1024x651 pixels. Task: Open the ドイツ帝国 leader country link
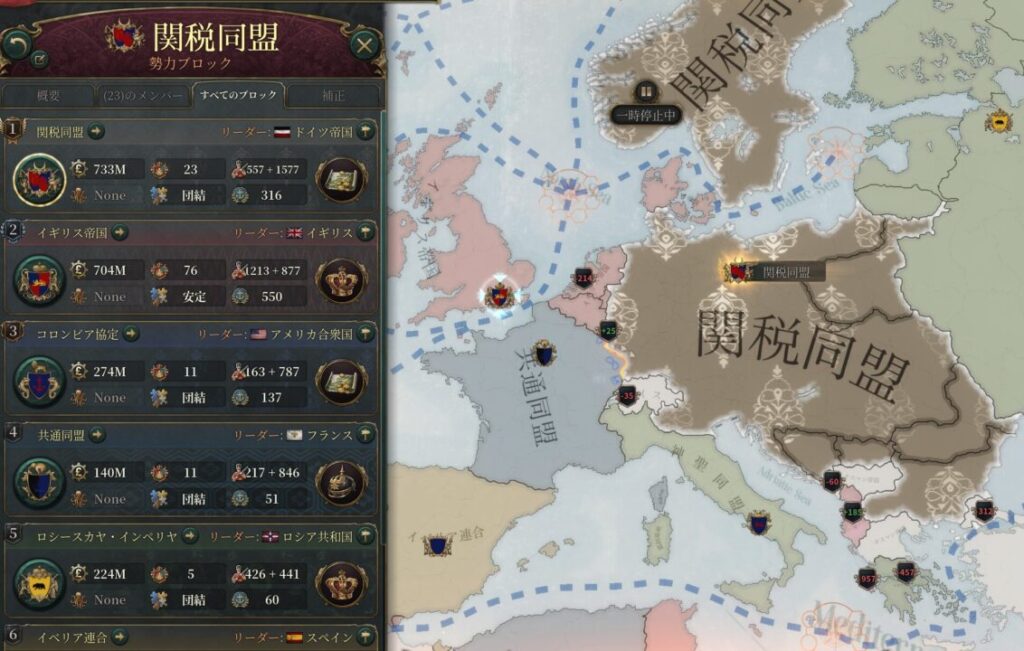[323, 131]
